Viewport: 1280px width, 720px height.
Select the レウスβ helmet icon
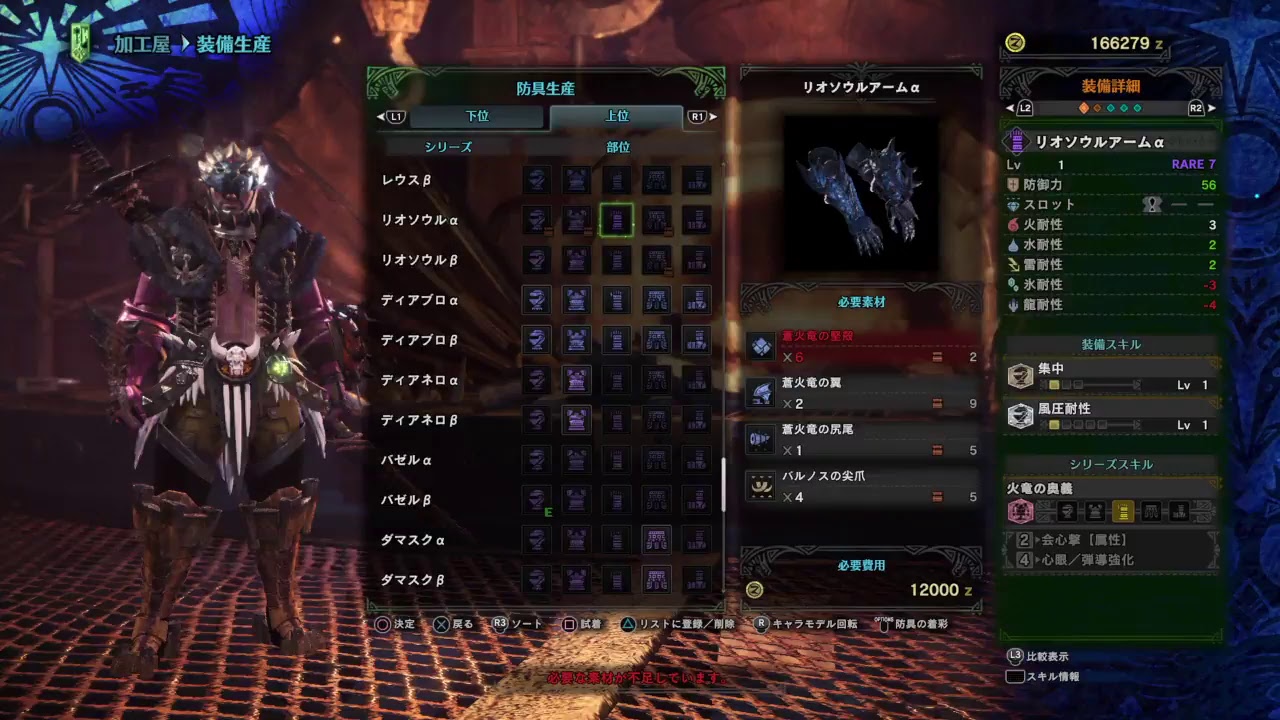click(537, 181)
